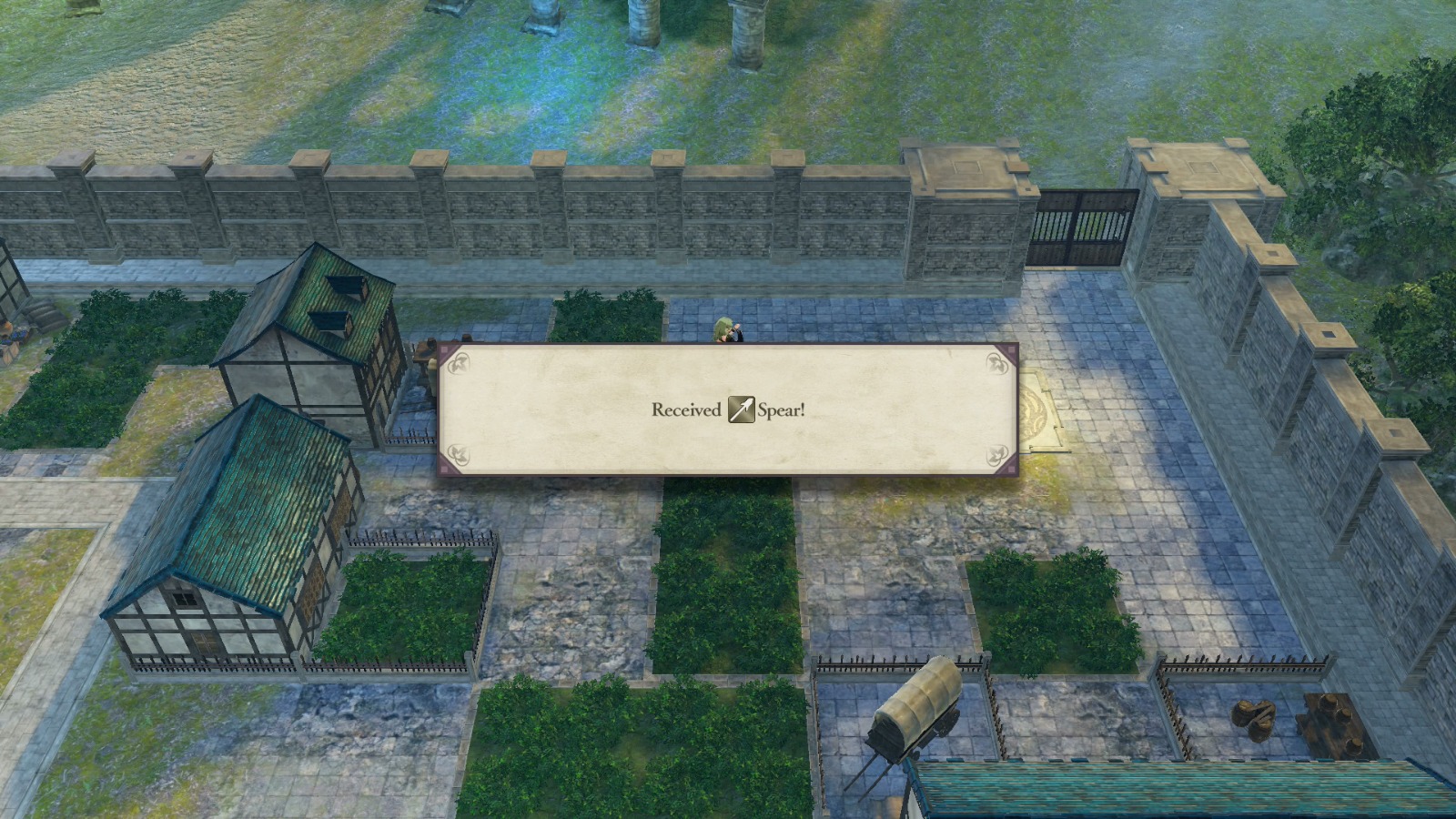Click the bottom-left leaf decoration of the banner
Screen dimensions: 1456x819
(458, 452)
